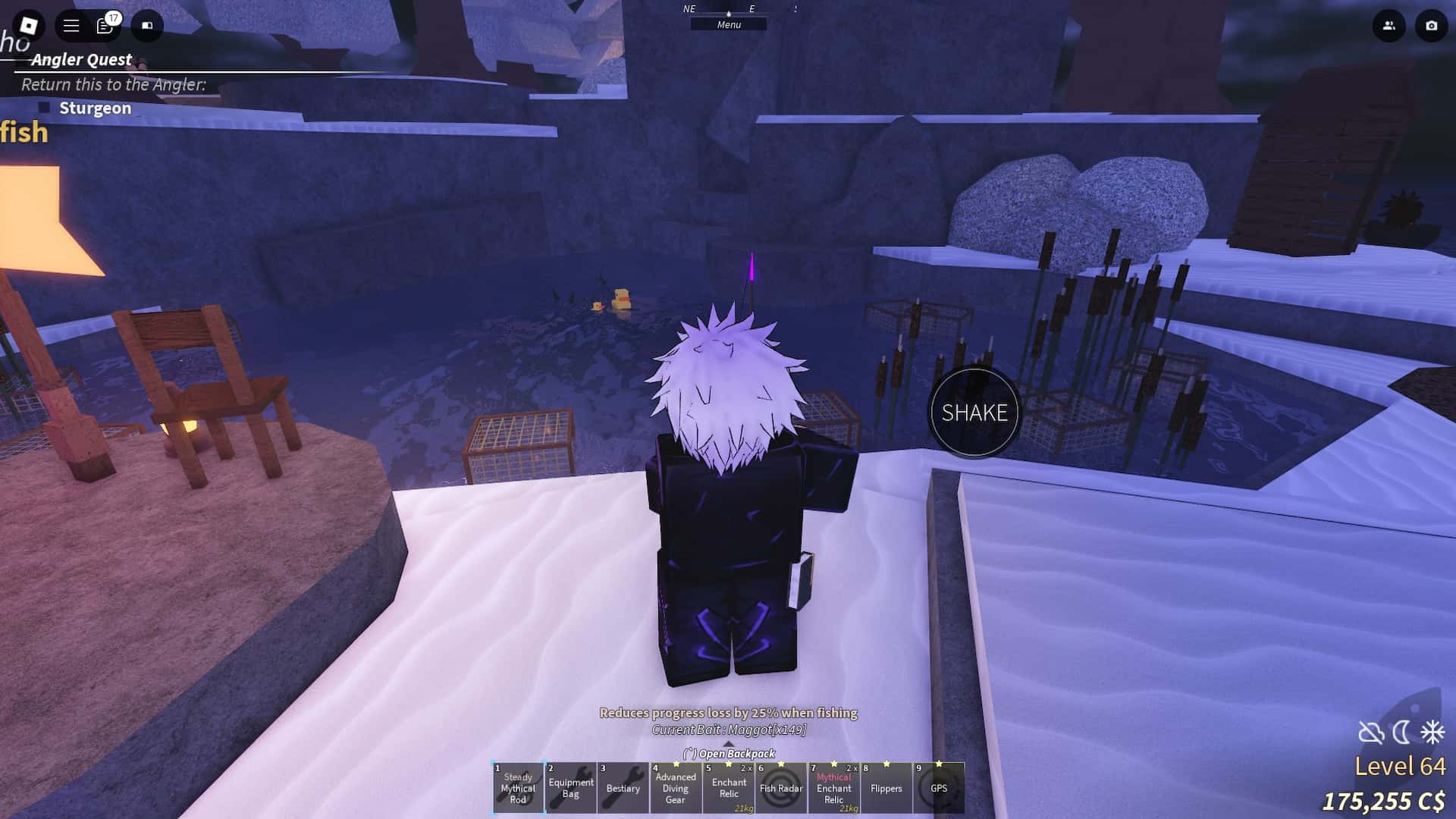Open the Bestiary in slot 3
Viewport: 1456px width, 819px height.
tap(623, 789)
